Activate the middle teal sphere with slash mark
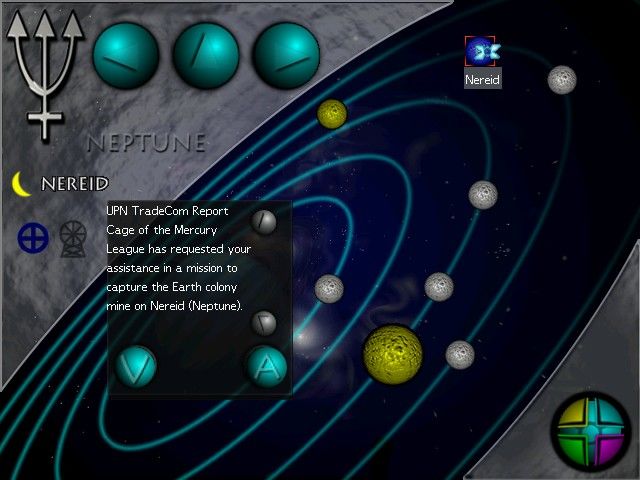 [206, 56]
